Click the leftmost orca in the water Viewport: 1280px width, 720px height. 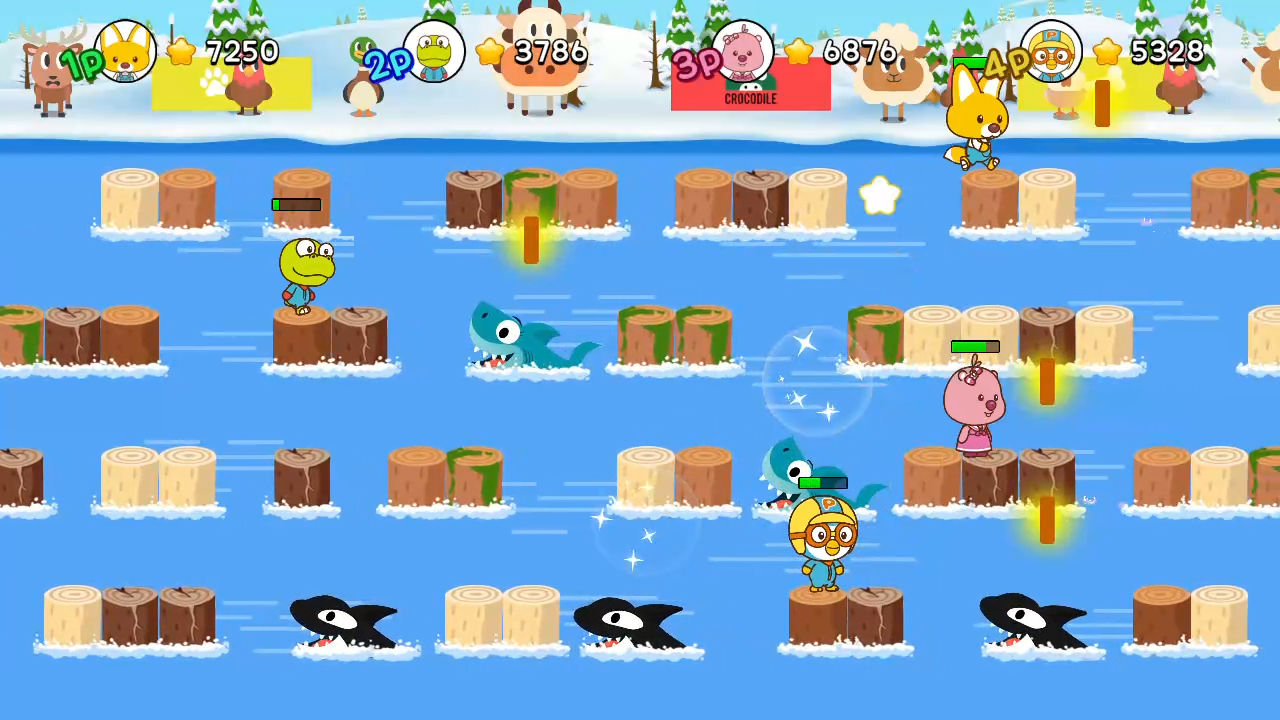click(x=343, y=620)
